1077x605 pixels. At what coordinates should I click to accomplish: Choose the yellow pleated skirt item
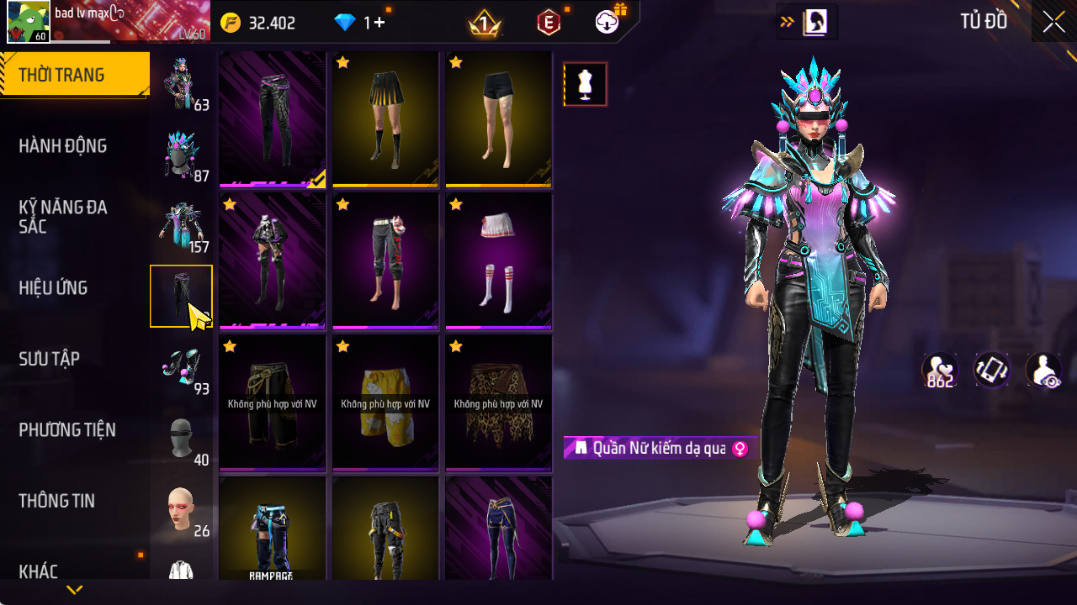tap(385, 119)
